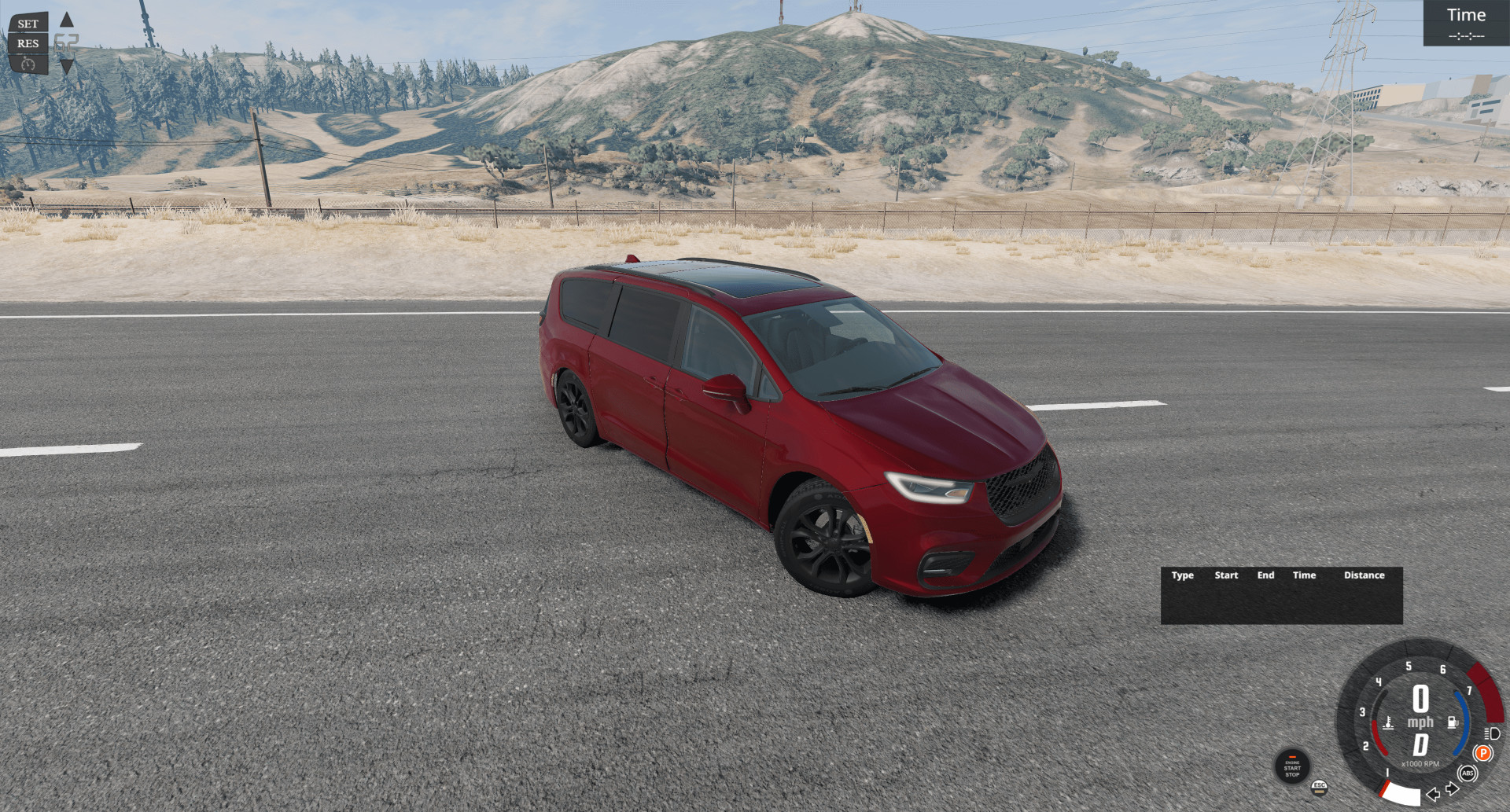This screenshot has height=812, width=1510.
Task: Click the cruise control speedometer icon
Action: pyautogui.click(x=28, y=64)
